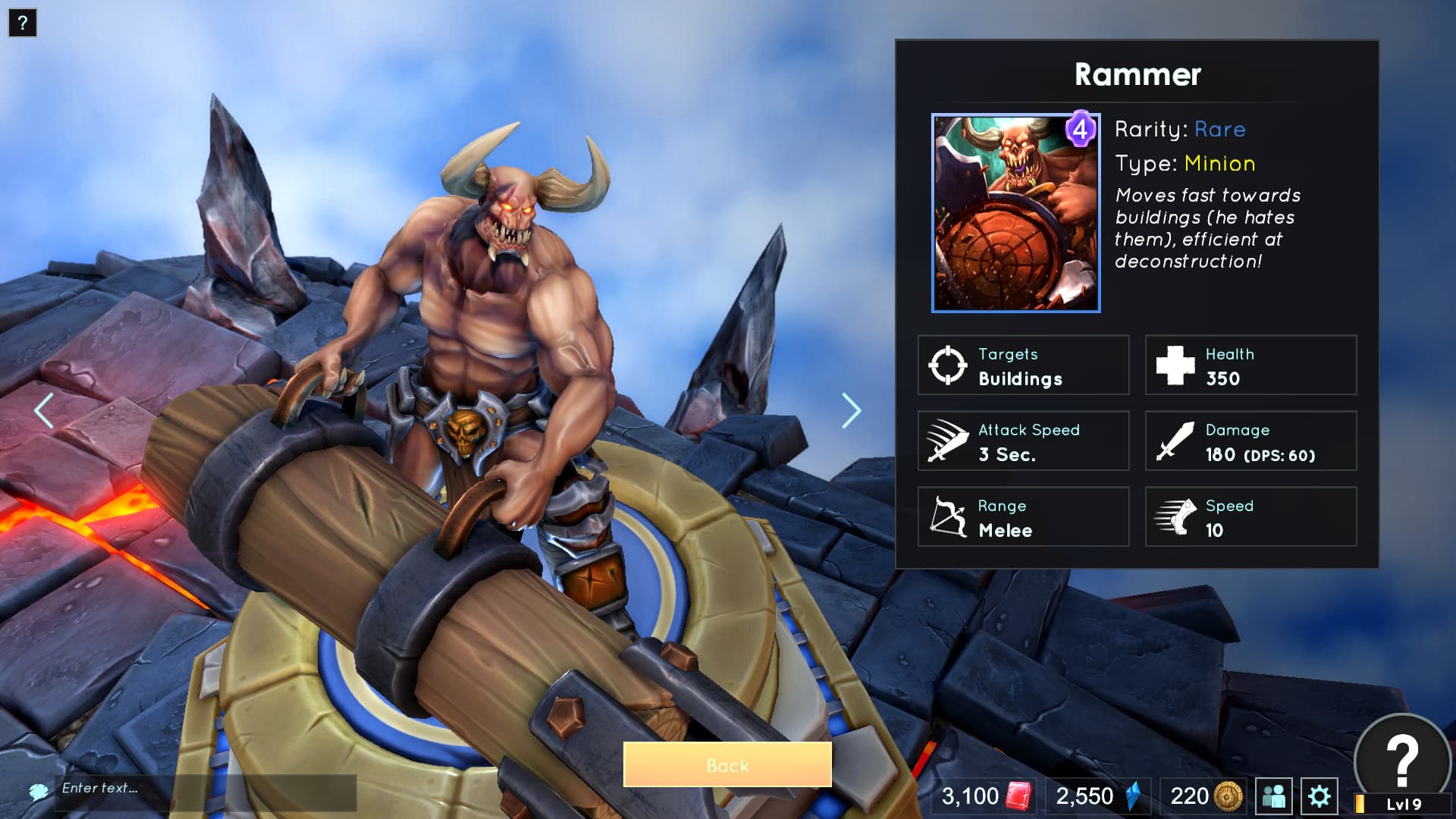1456x819 pixels.
Task: Click the right arrow to view next minion
Action: tap(850, 409)
